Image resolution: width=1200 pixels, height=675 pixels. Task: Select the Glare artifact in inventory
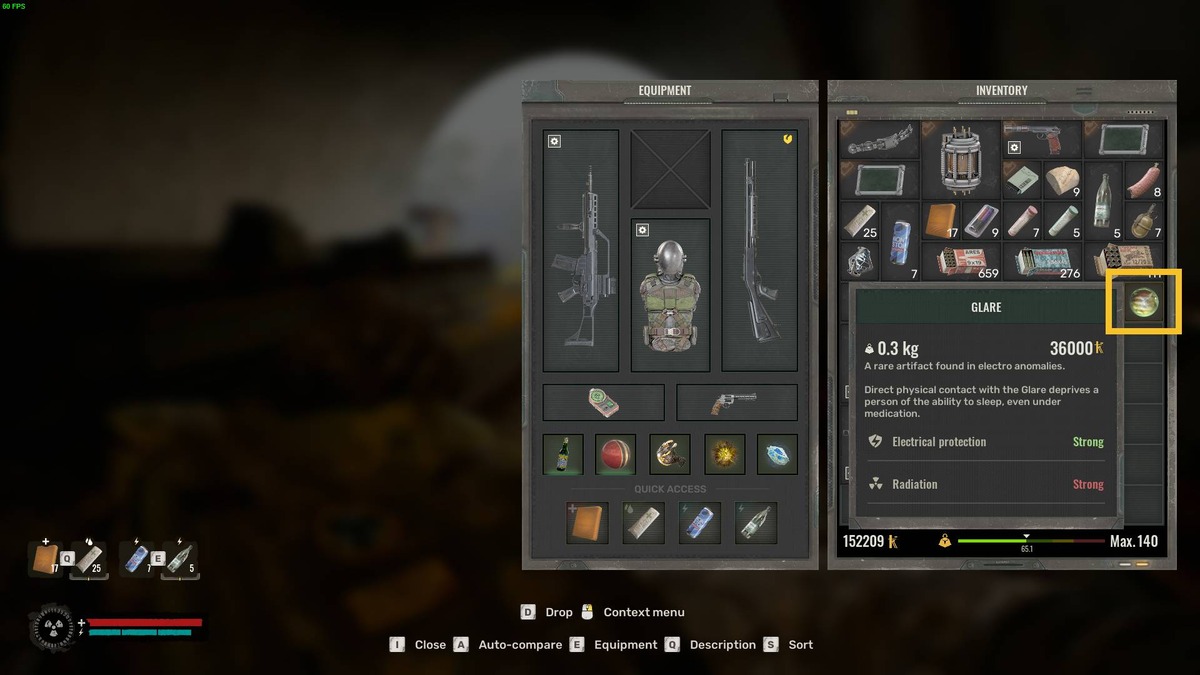point(1143,301)
